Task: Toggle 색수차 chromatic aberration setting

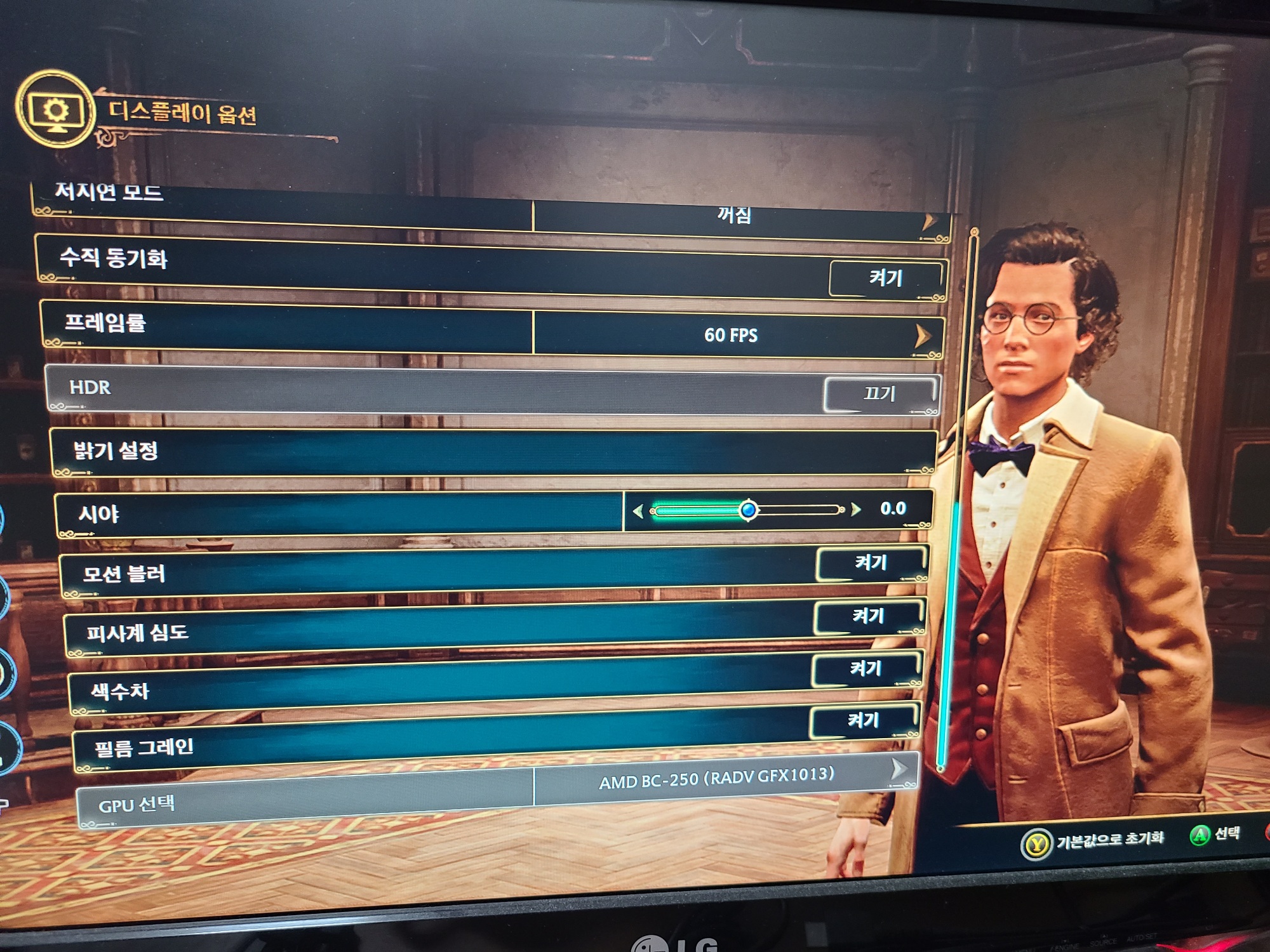Action: (866, 669)
